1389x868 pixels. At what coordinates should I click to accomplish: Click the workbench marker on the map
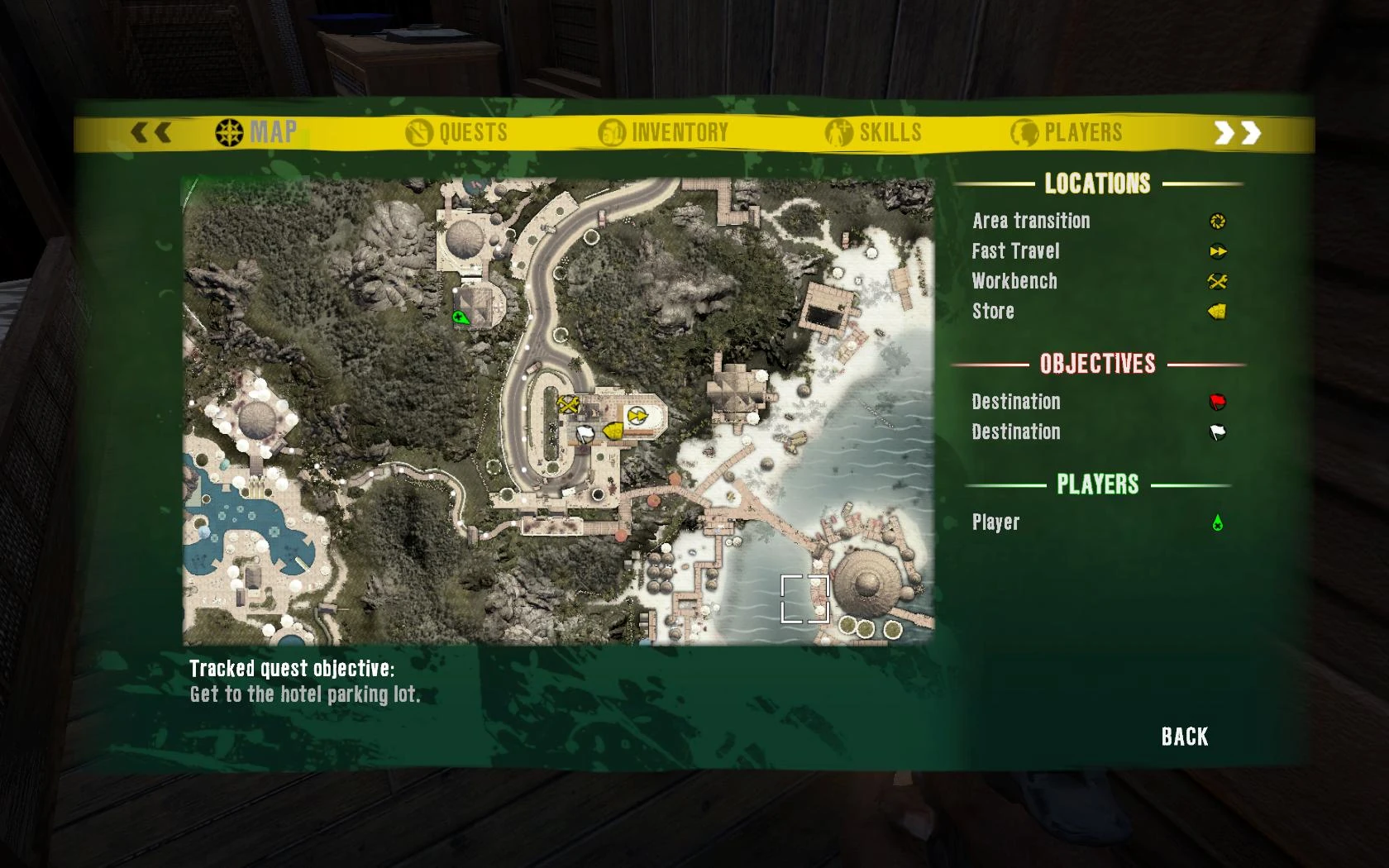click(x=569, y=405)
